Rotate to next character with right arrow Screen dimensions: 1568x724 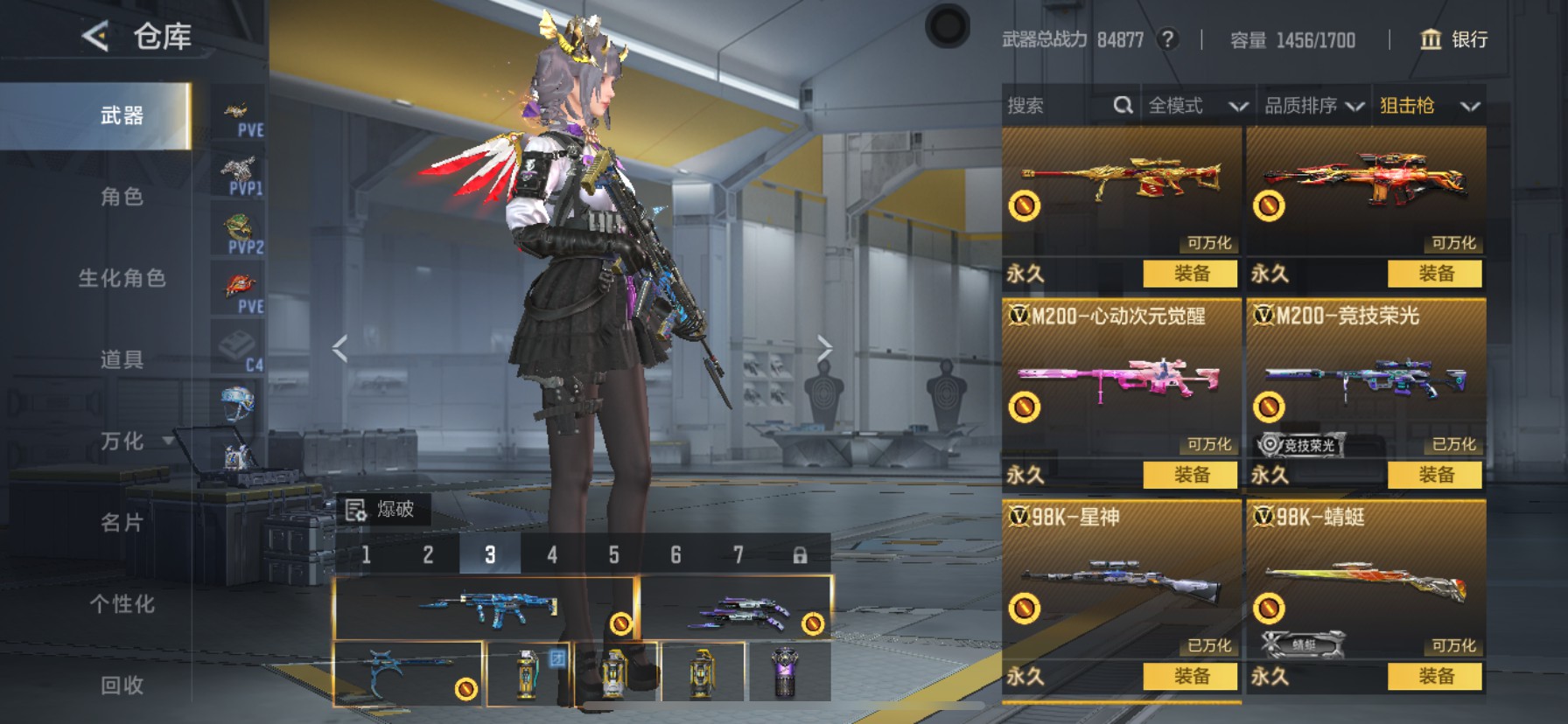click(824, 348)
